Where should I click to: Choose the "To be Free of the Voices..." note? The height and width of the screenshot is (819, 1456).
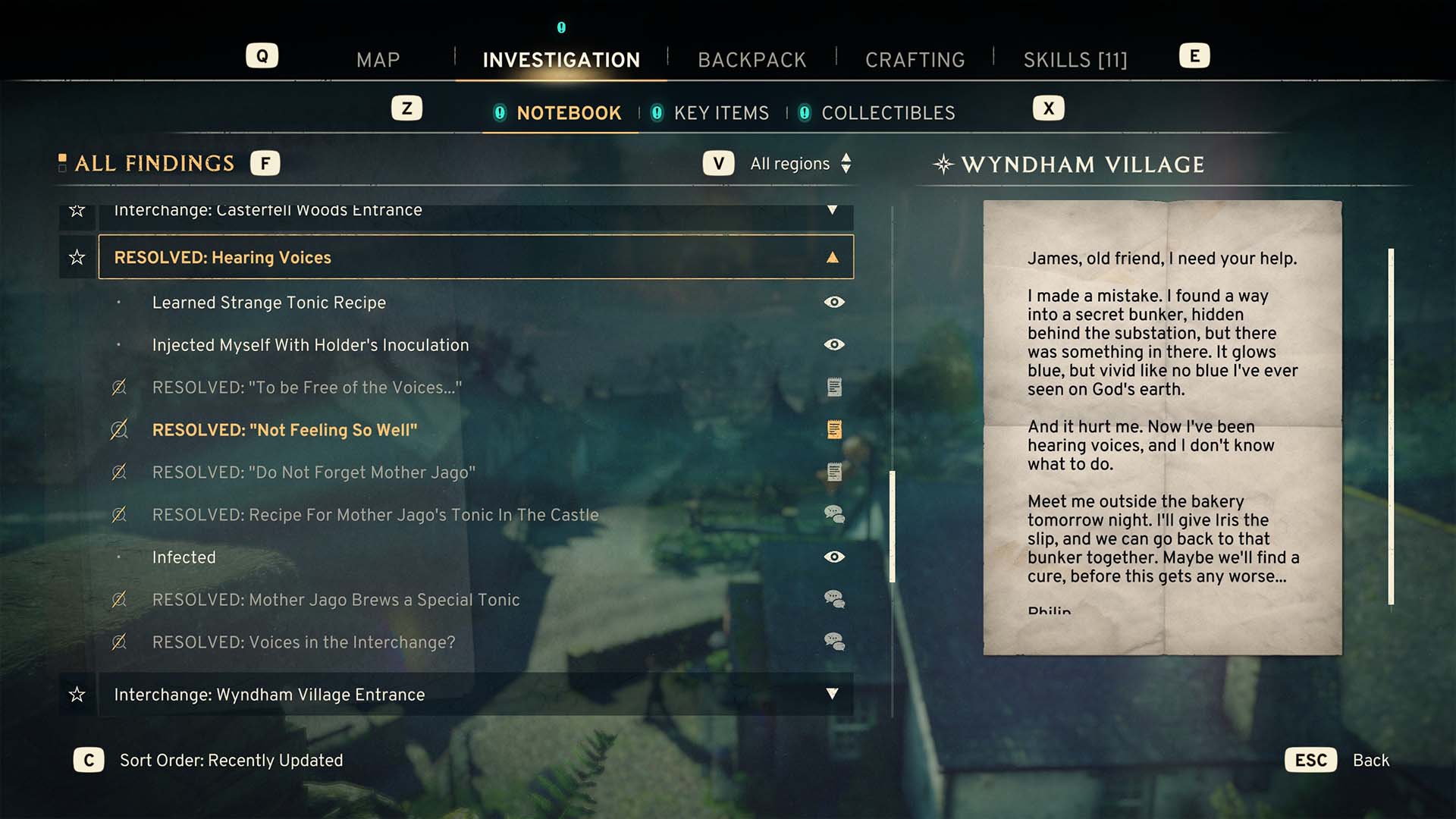(x=306, y=388)
